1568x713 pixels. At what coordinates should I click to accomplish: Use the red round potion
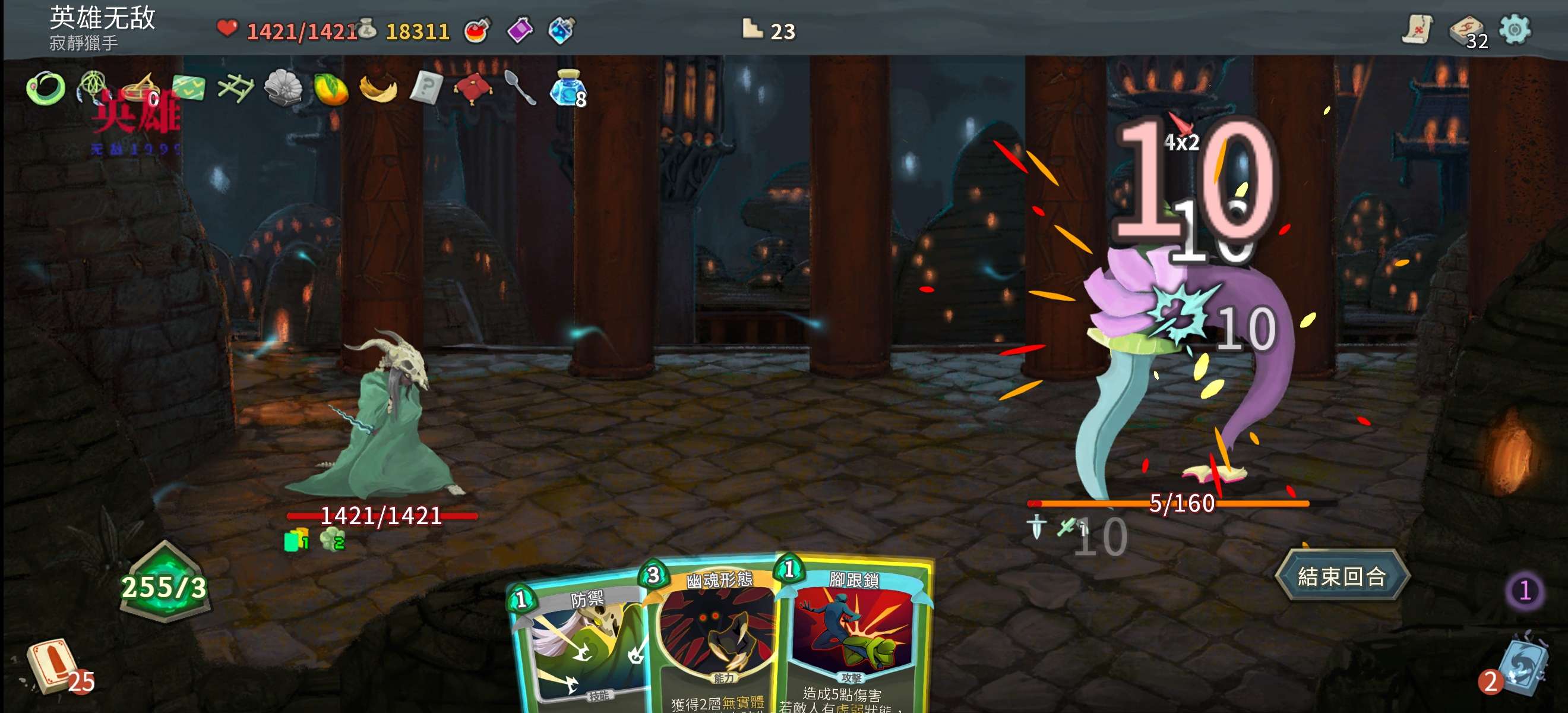476,30
